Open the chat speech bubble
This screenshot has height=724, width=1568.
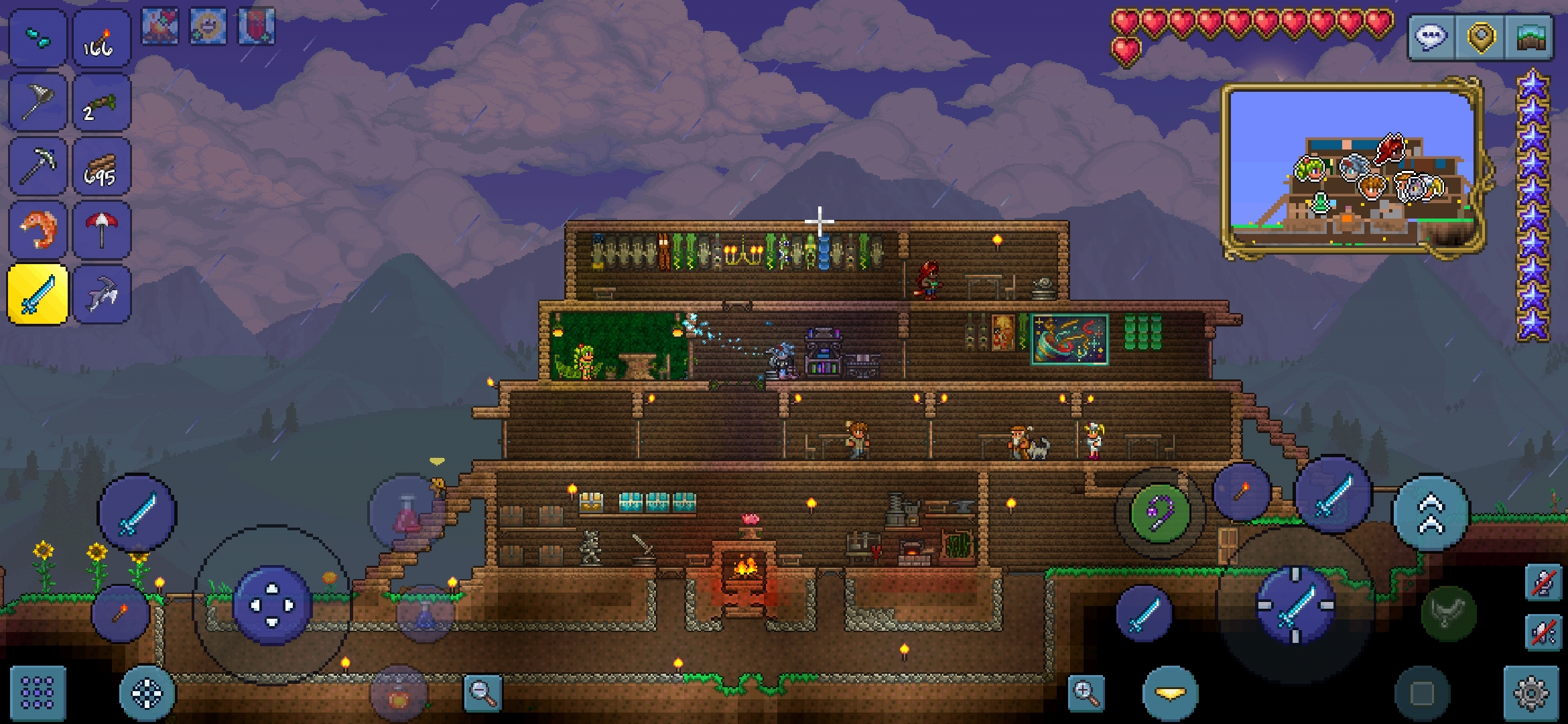(1431, 37)
